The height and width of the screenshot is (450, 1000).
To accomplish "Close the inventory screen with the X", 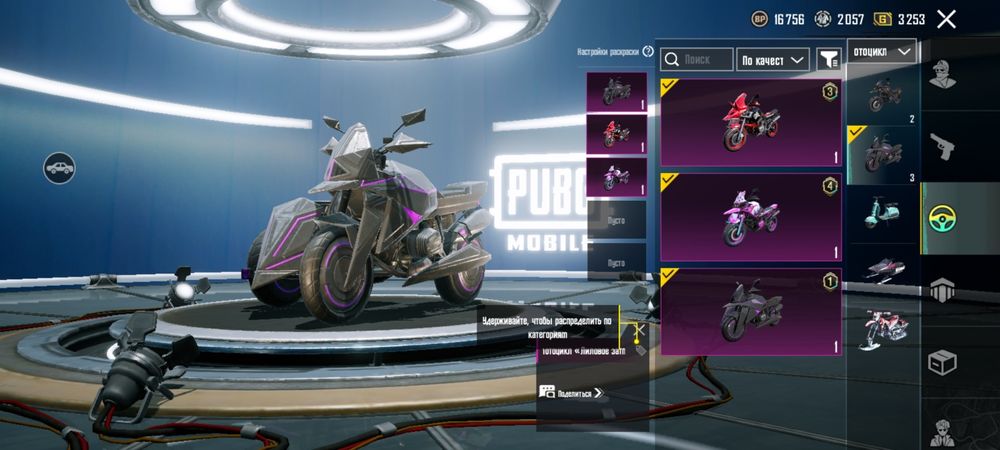I will tap(947, 18).
